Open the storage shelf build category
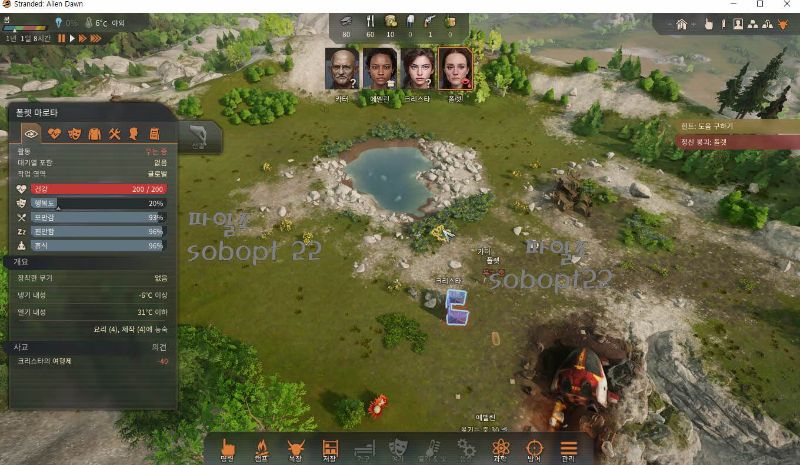The height and width of the screenshot is (465, 800). click(330, 447)
